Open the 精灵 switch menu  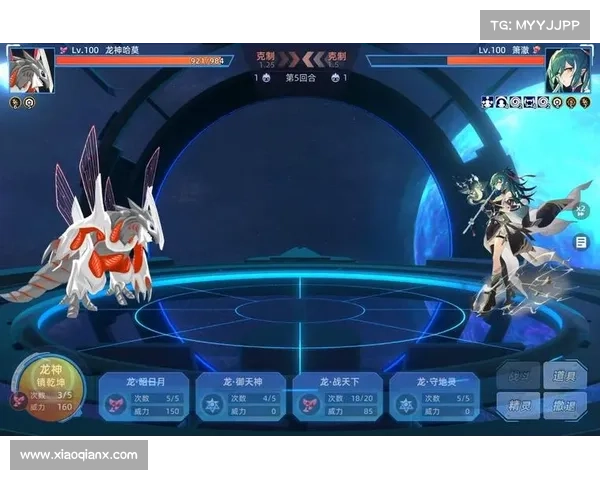(x=520, y=406)
